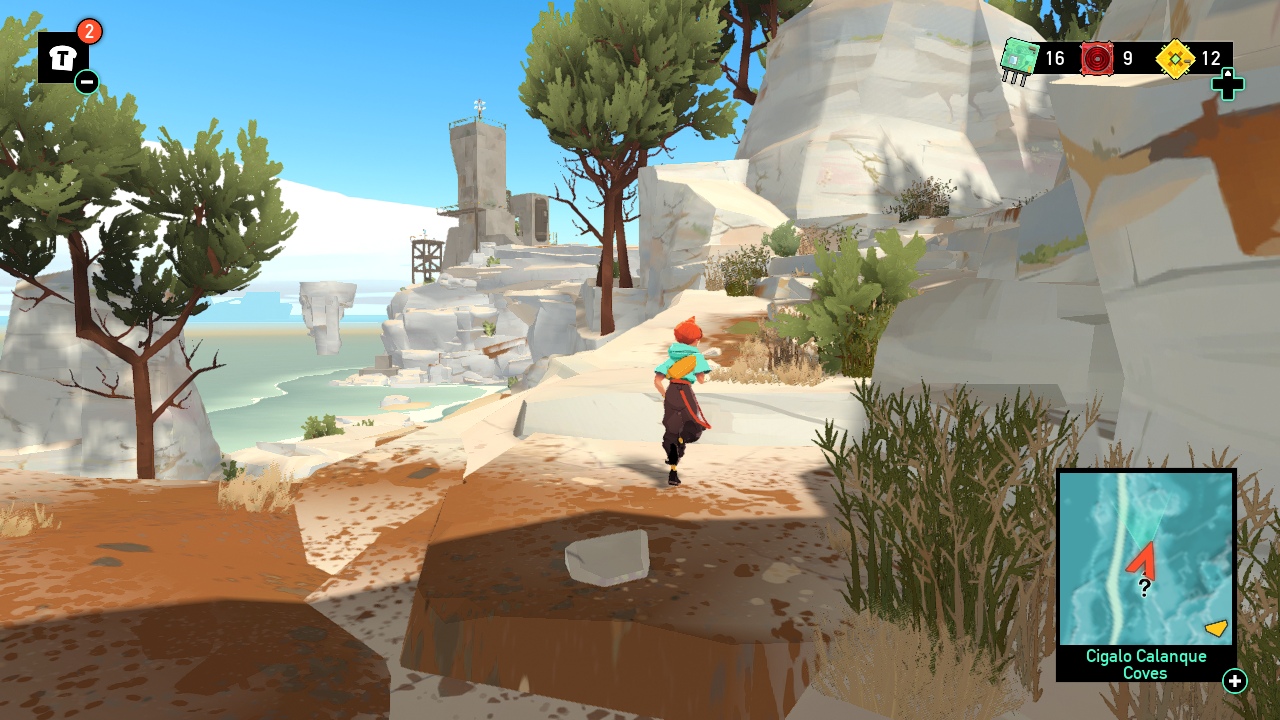Click the minimap thumbnail in the corner

tap(1146, 558)
